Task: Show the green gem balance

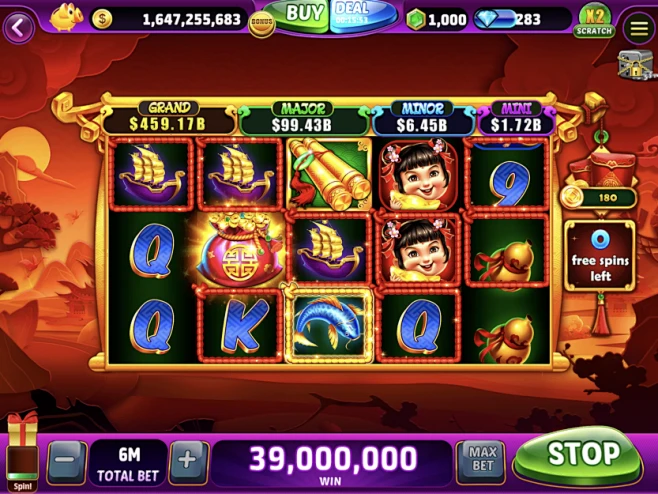Action: 437,19
